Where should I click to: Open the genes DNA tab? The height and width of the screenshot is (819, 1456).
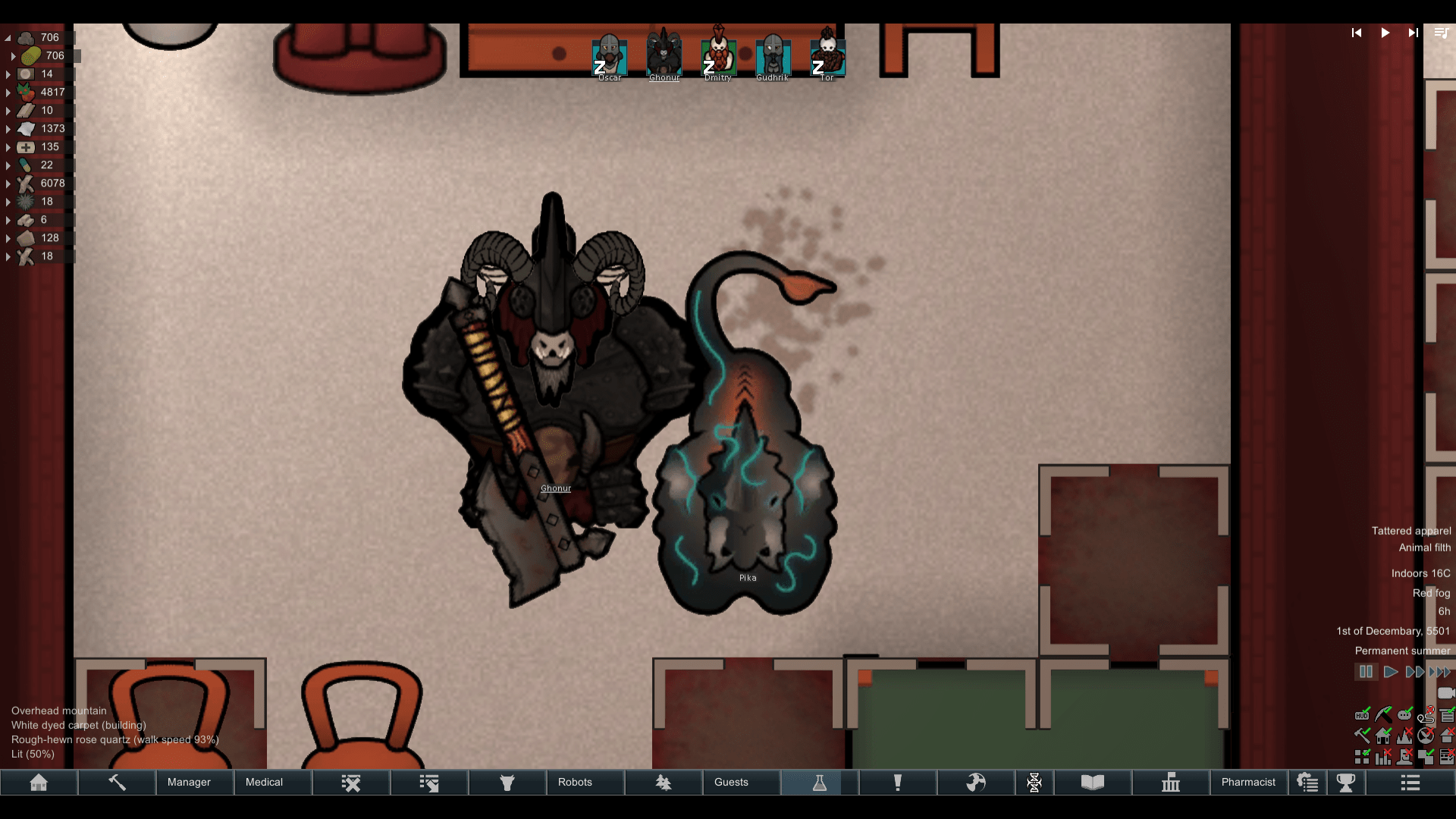[x=1035, y=782]
